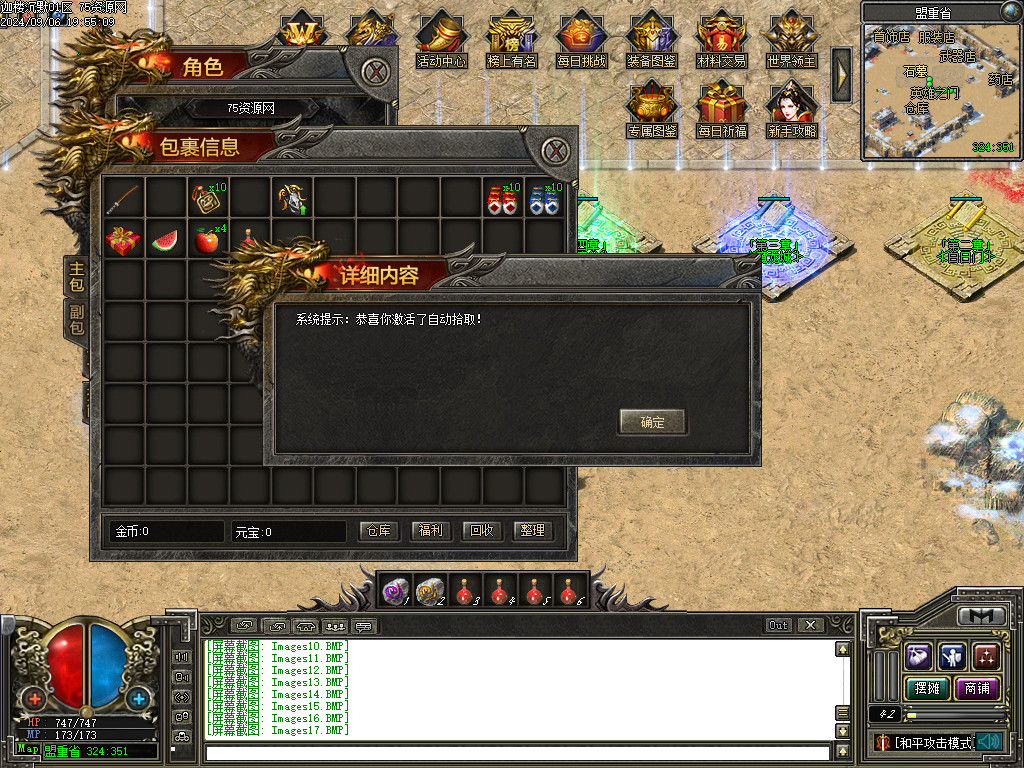This screenshot has height=768, width=1024.
Task: Open the 摆摊 stall button
Action: (x=923, y=688)
